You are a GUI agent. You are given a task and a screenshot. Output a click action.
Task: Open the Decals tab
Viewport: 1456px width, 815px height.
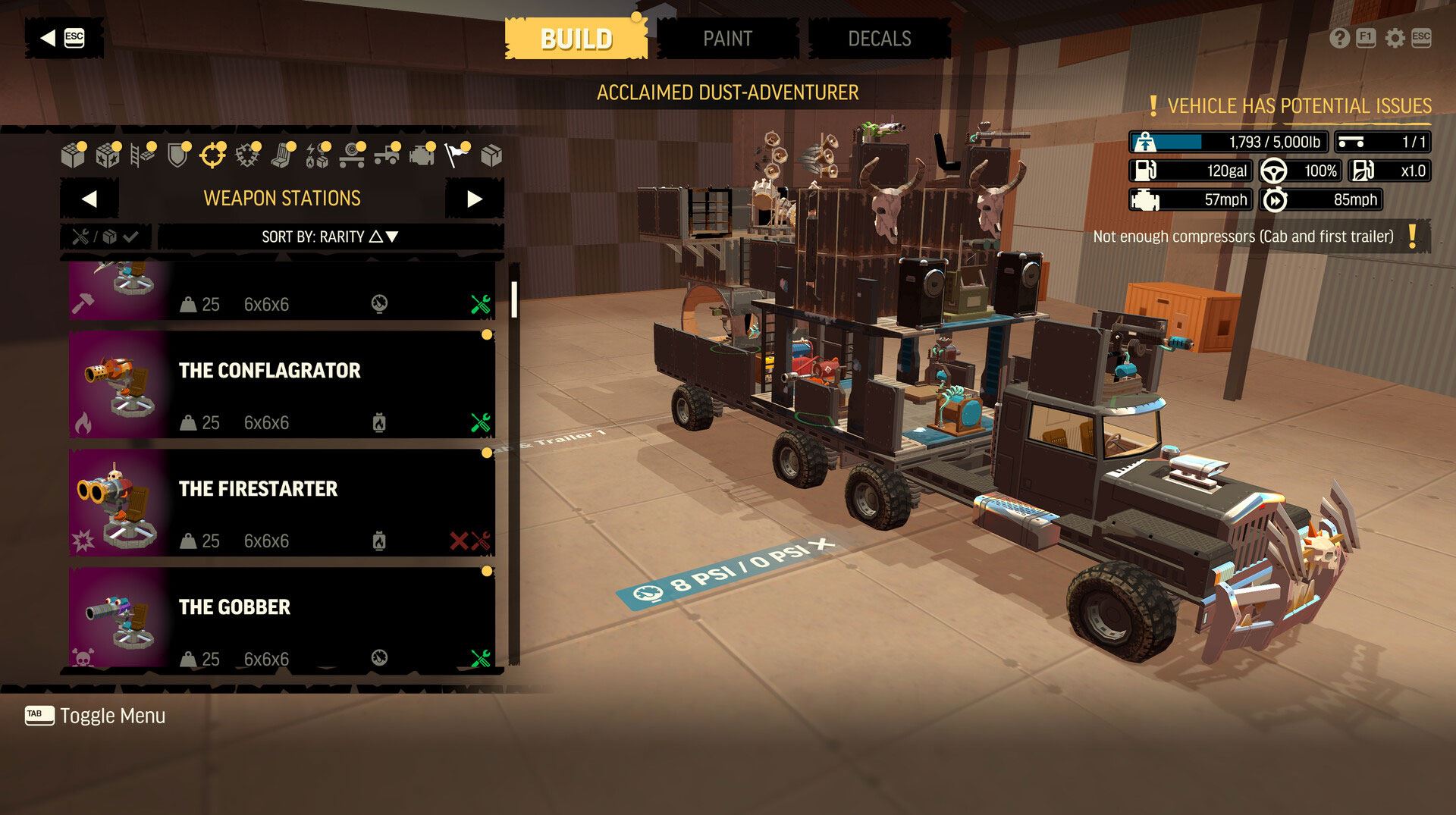pos(879,39)
